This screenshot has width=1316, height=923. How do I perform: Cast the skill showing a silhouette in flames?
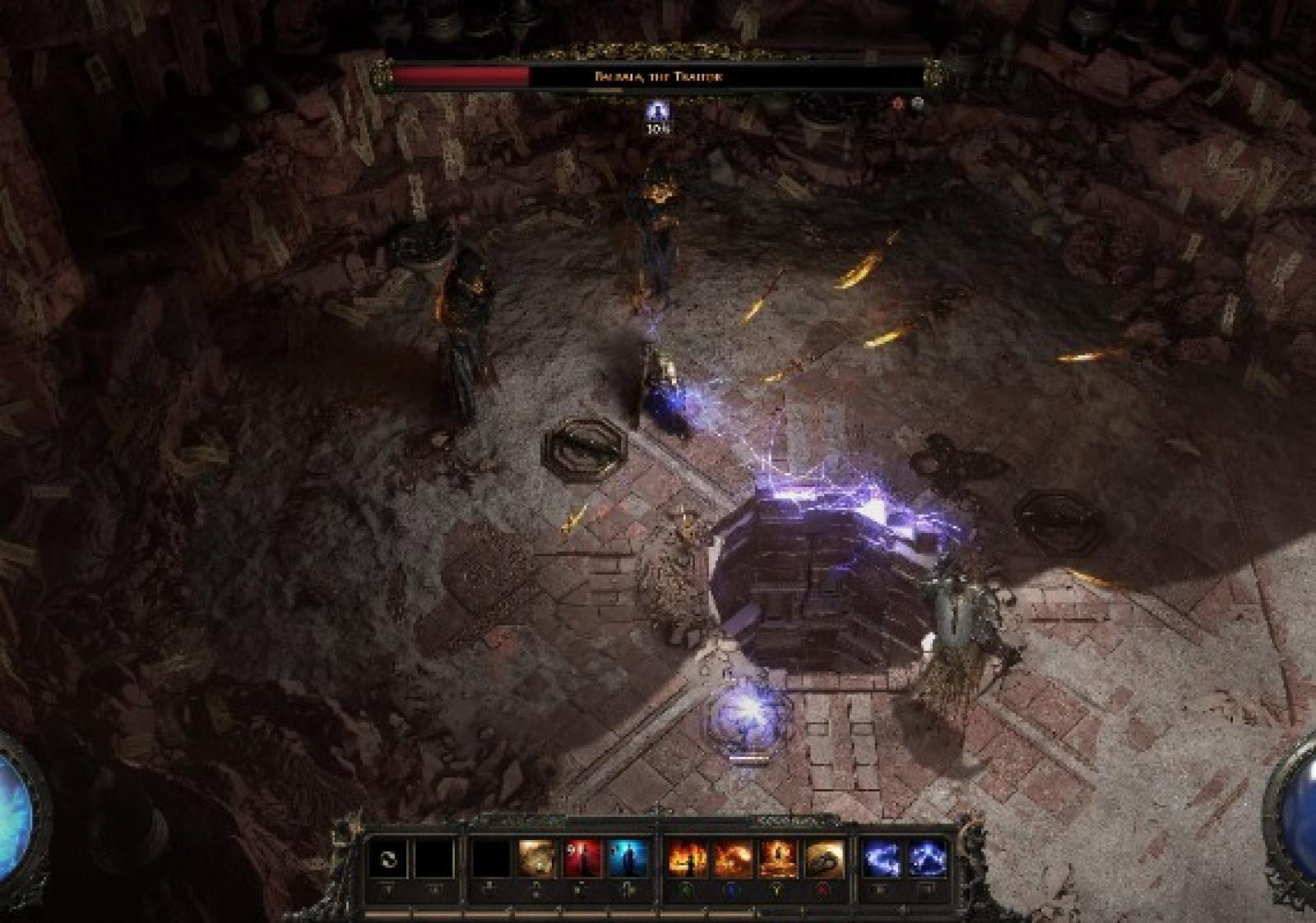point(686,860)
